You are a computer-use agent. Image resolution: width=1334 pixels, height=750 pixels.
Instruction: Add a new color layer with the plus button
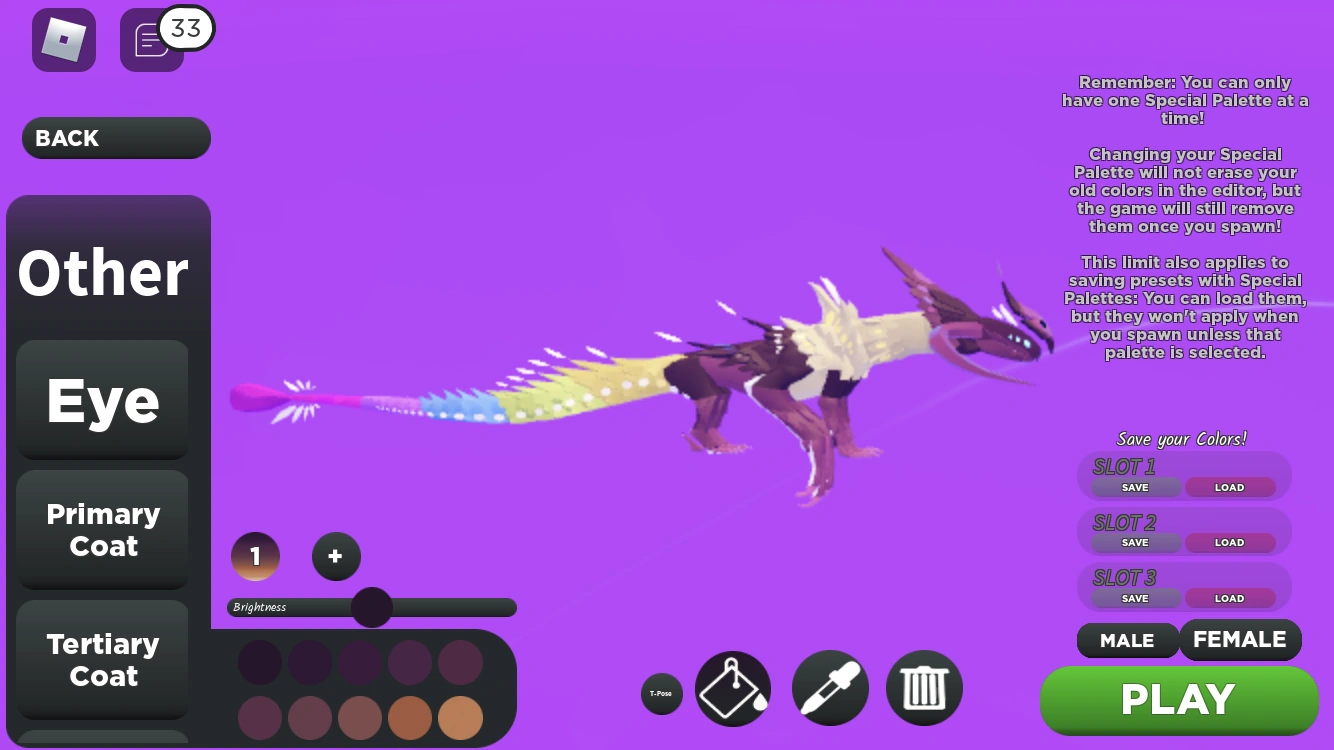coord(336,556)
